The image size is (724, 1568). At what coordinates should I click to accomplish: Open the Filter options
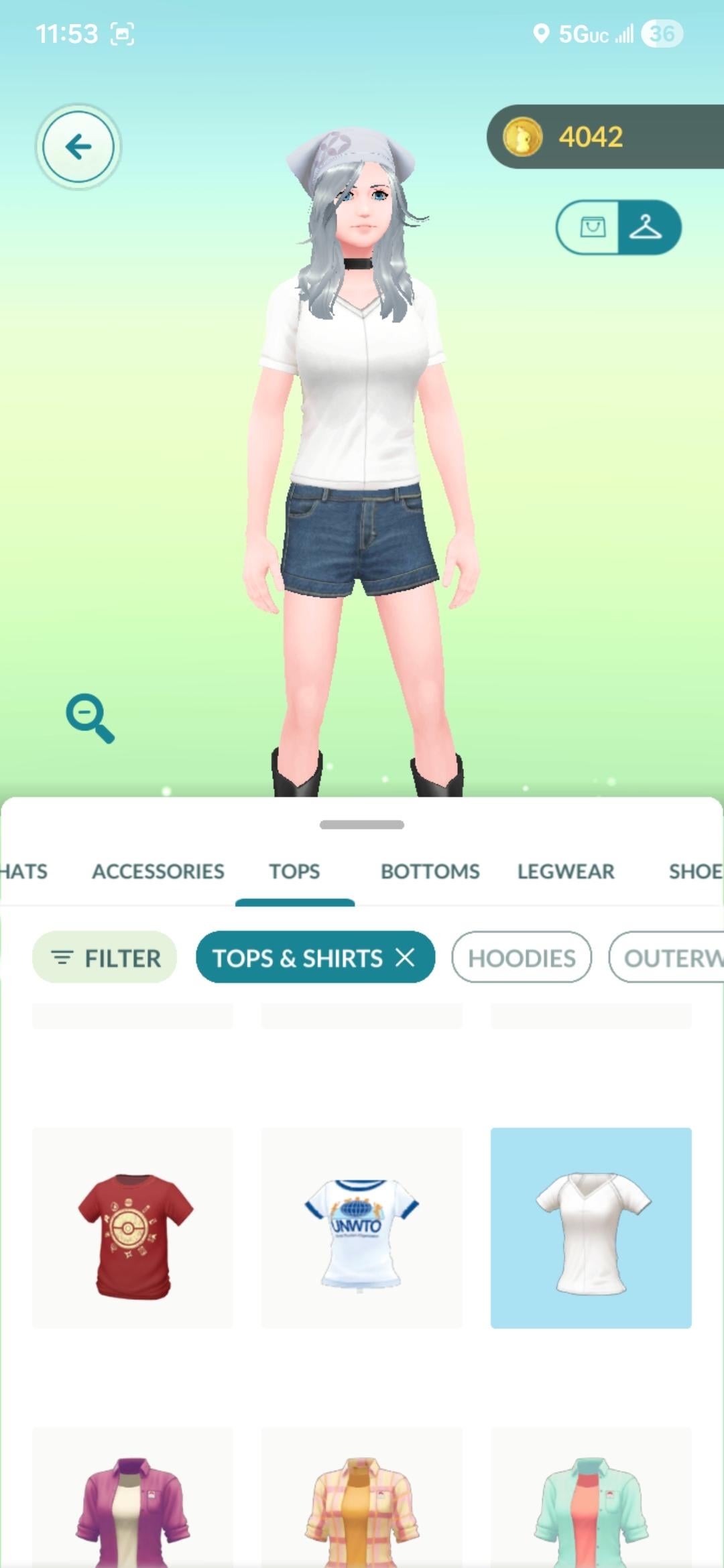(105, 958)
